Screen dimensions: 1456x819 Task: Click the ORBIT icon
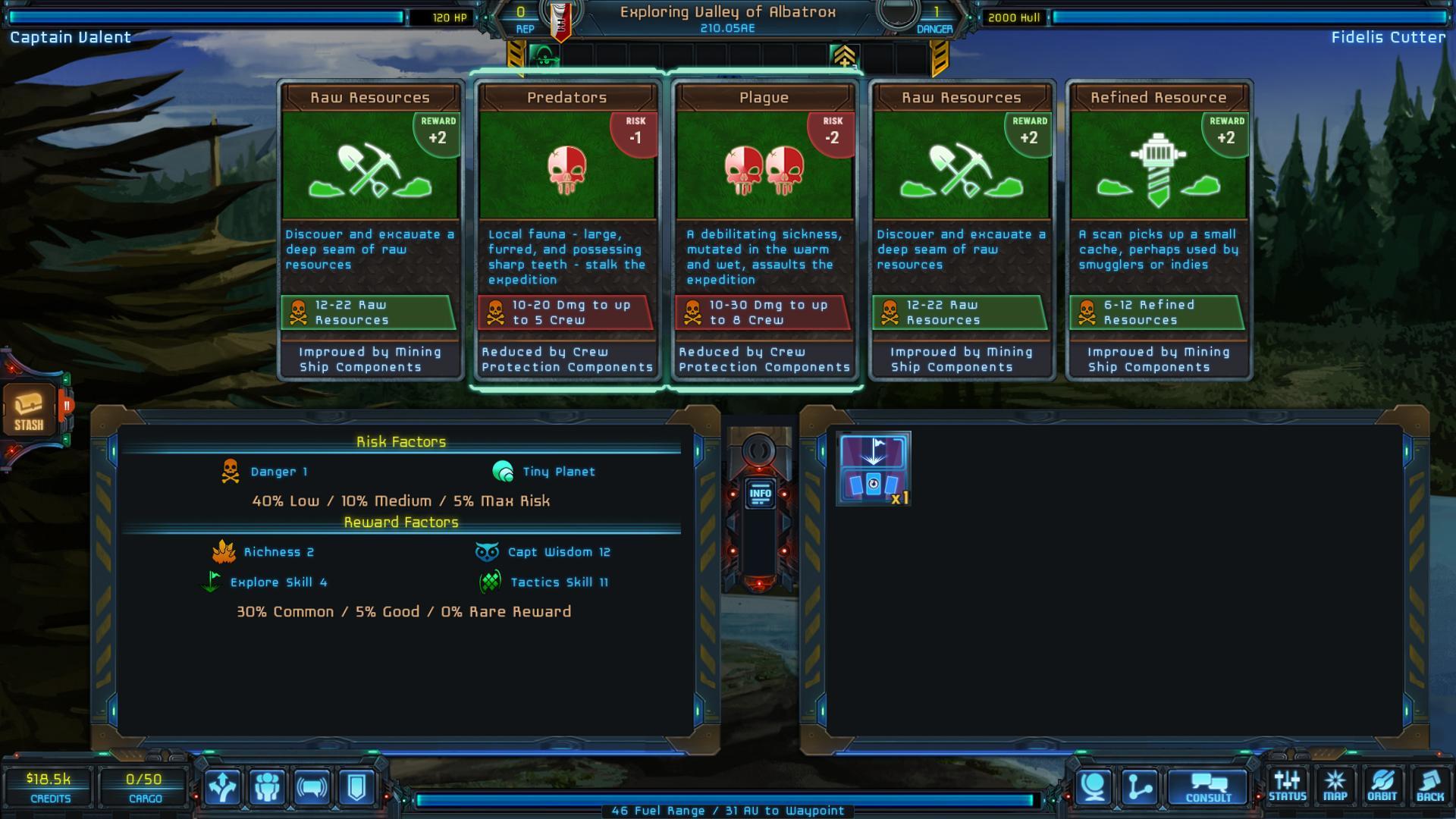pos(1383,785)
